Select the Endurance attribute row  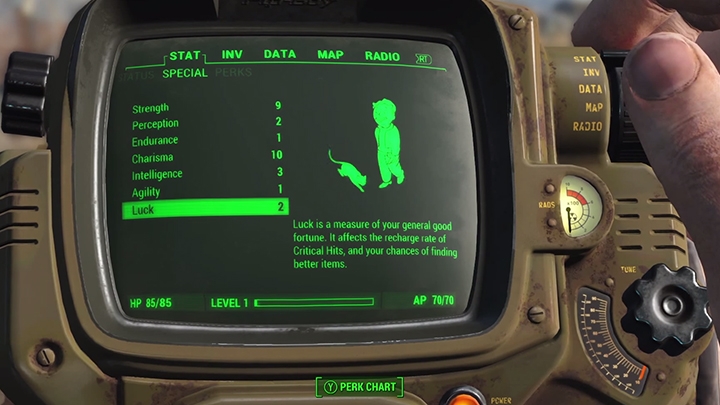205,141
